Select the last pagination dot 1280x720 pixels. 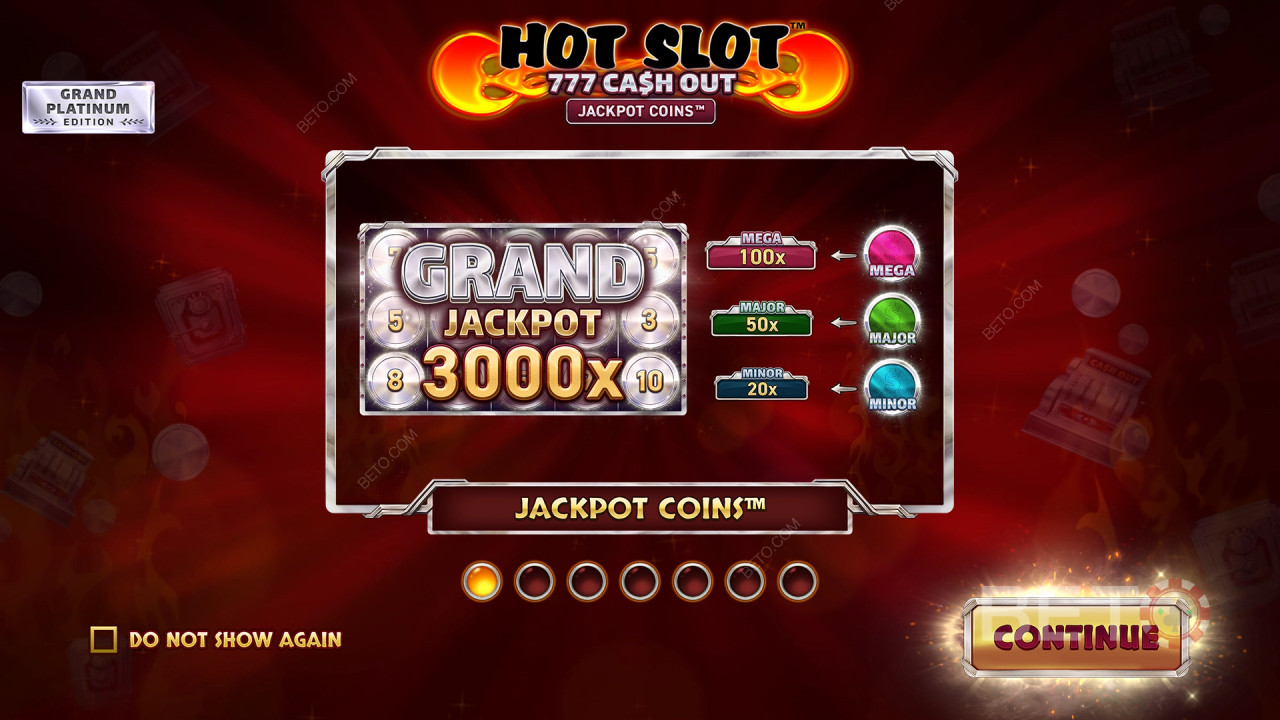(797, 581)
